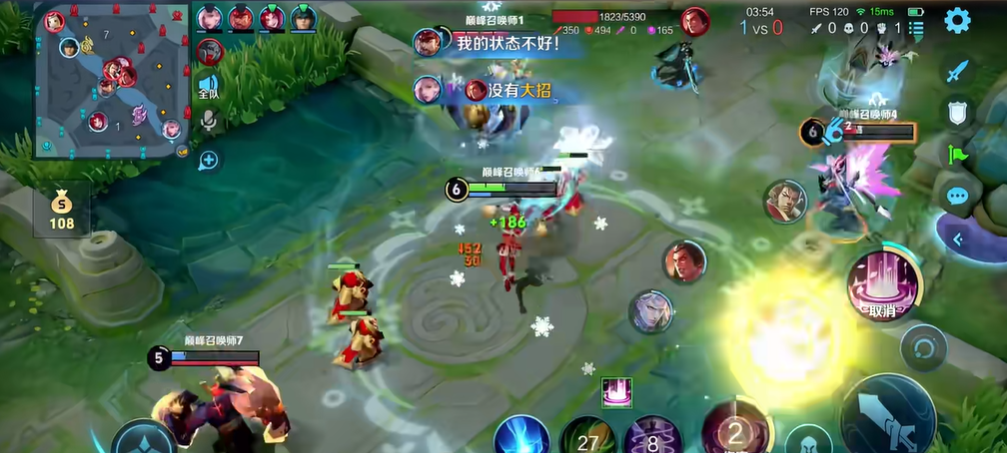Open the blue chat bubble button
This screenshot has height=453, width=1007.
coord(957,196)
